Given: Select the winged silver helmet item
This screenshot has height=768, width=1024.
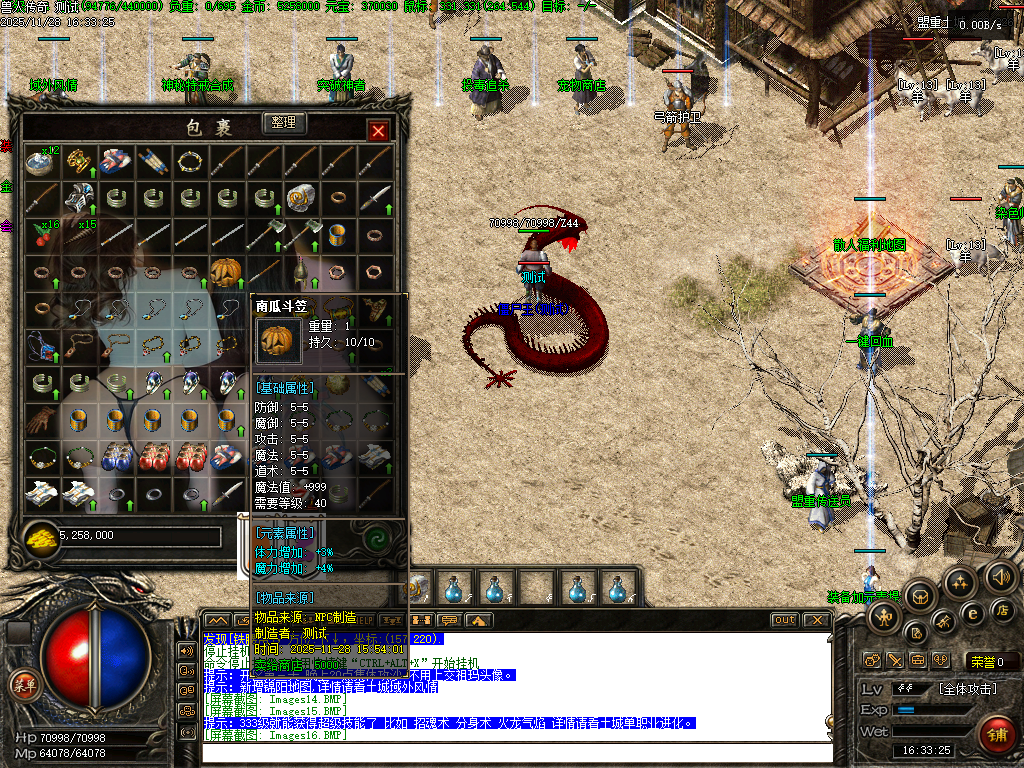Looking at the screenshot, I should (x=78, y=197).
